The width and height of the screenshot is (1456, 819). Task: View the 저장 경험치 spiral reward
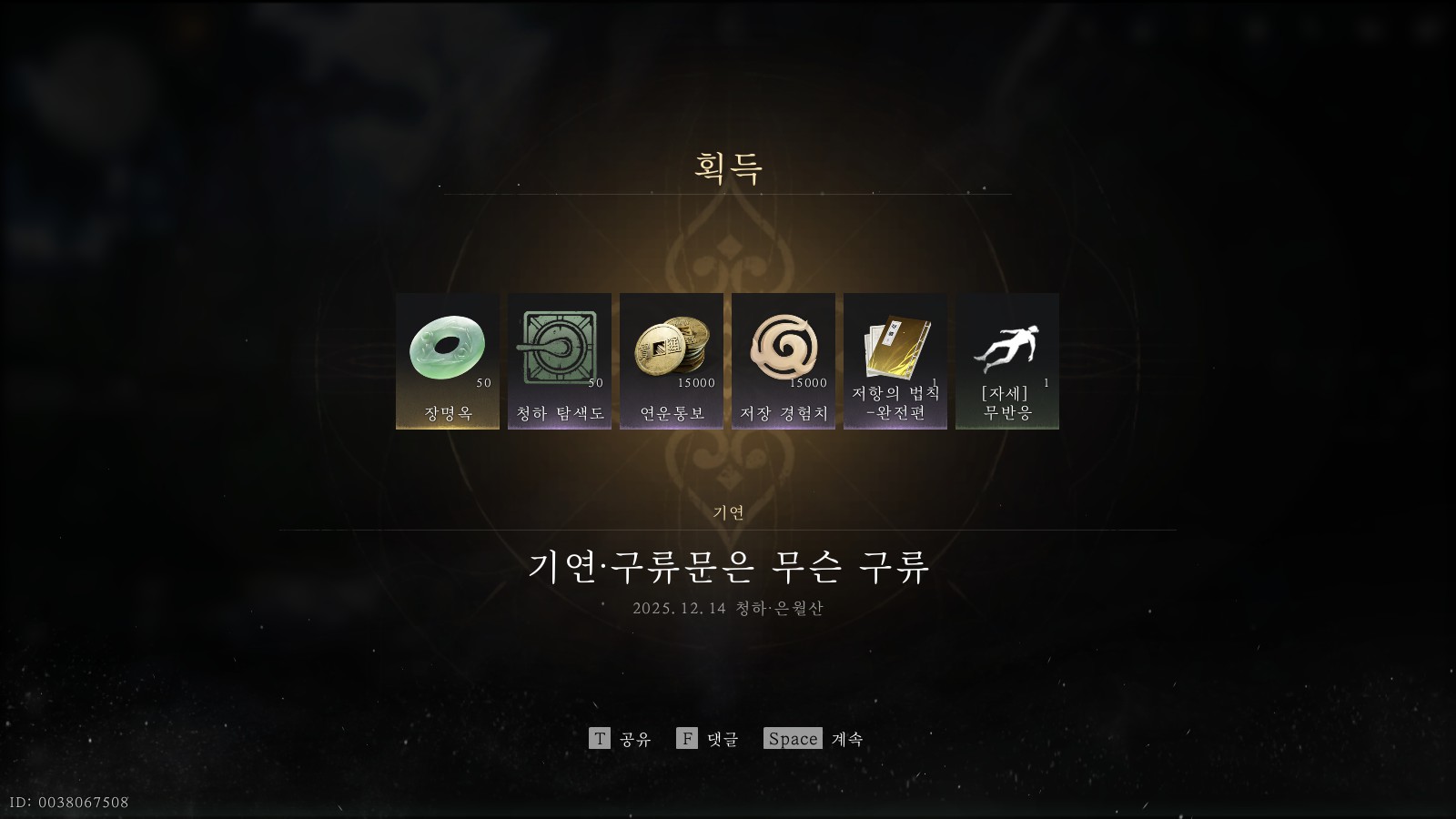(784, 360)
